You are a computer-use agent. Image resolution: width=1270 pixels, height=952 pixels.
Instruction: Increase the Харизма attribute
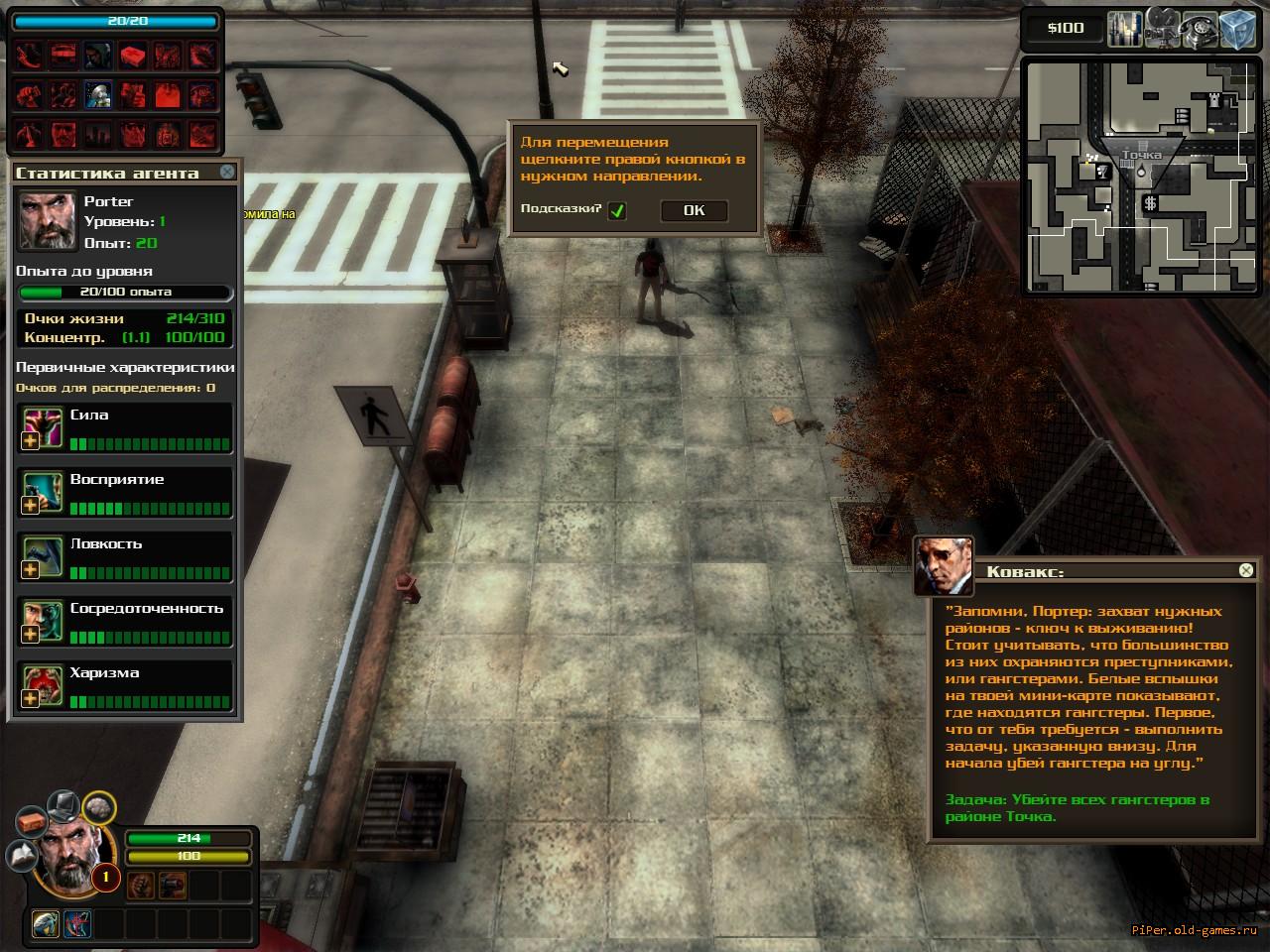(x=31, y=699)
